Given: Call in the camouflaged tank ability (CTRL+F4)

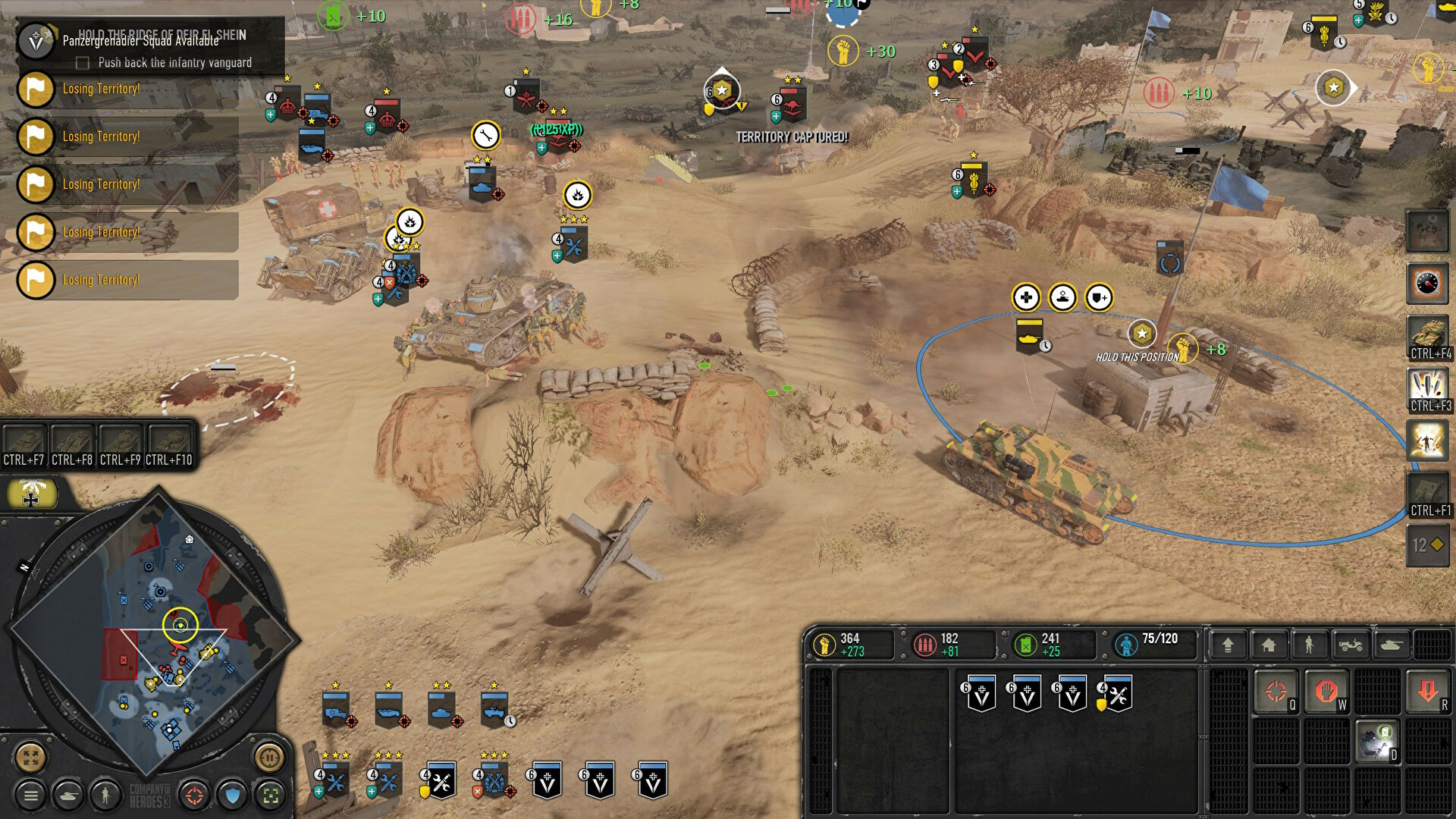Looking at the screenshot, I should click(x=1427, y=337).
